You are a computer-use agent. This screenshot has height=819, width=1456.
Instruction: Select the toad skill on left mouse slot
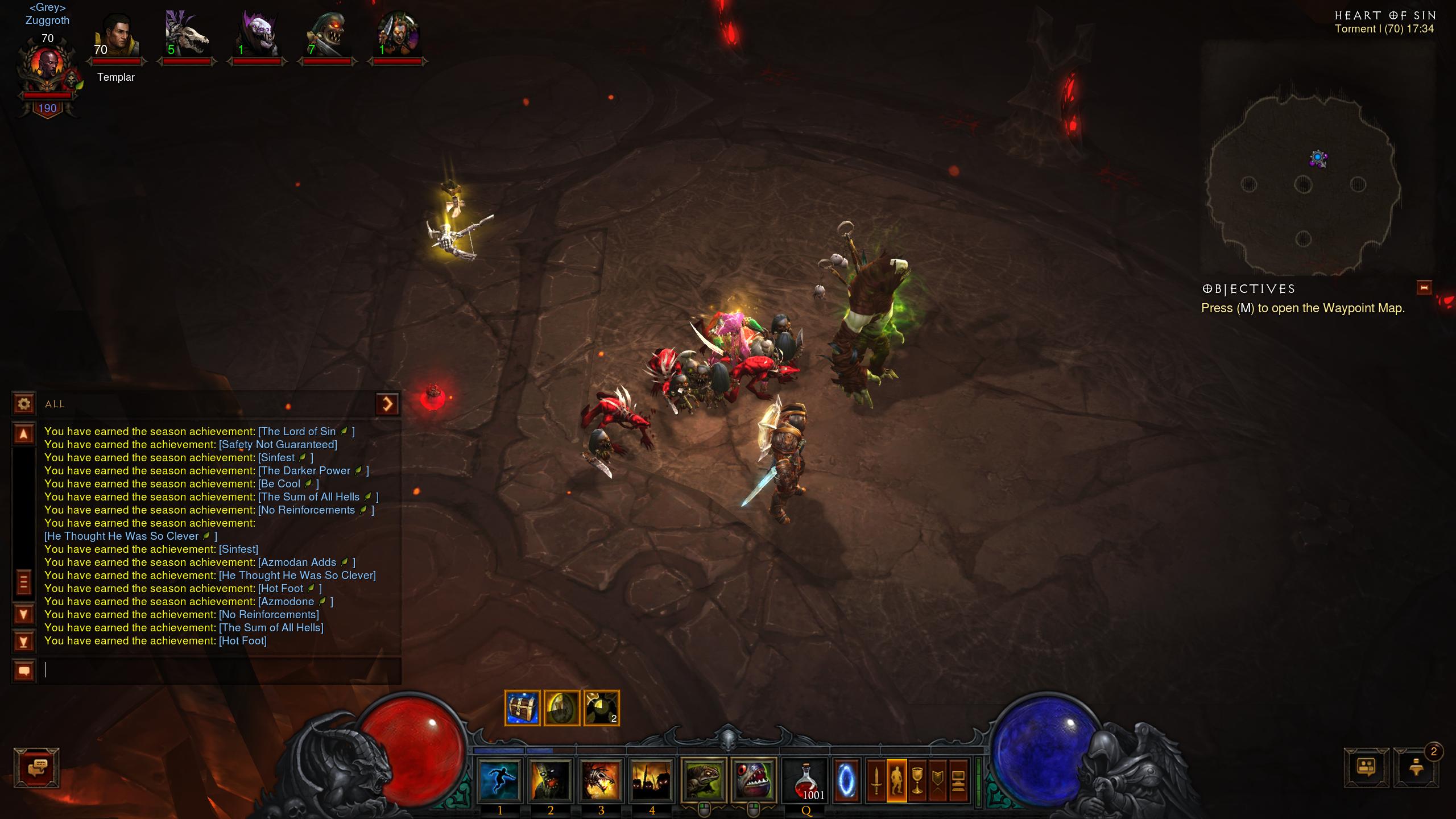point(704,780)
